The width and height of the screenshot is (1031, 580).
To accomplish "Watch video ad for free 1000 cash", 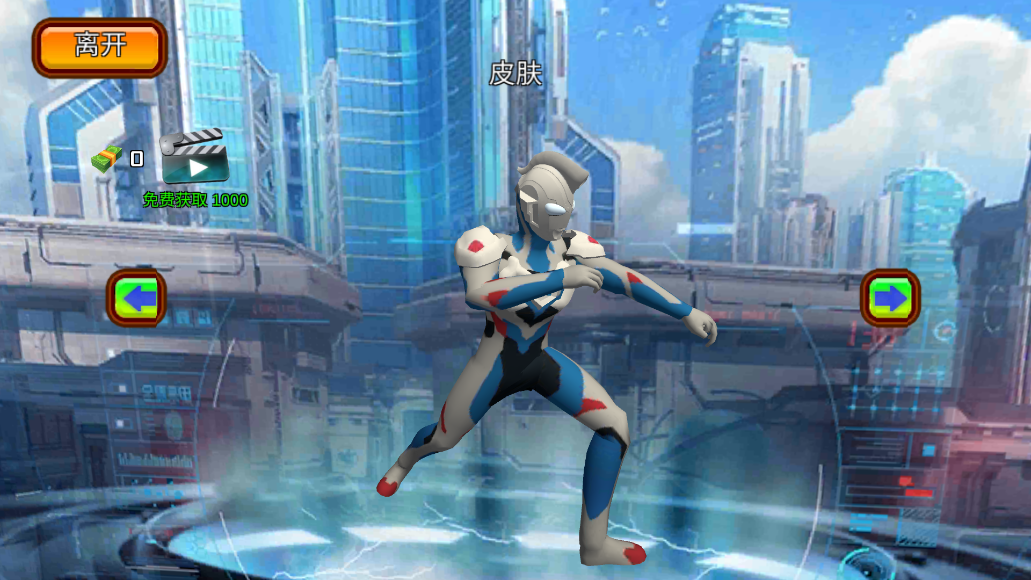I will coord(195,158).
